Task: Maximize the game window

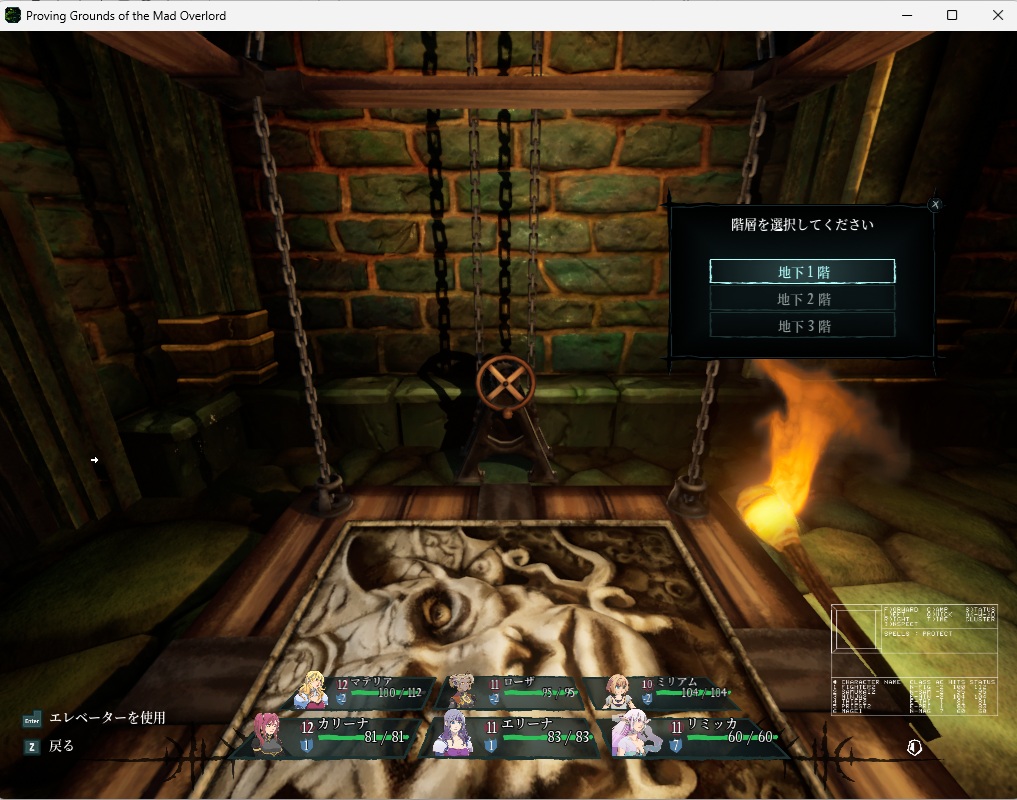Action: pos(952,15)
